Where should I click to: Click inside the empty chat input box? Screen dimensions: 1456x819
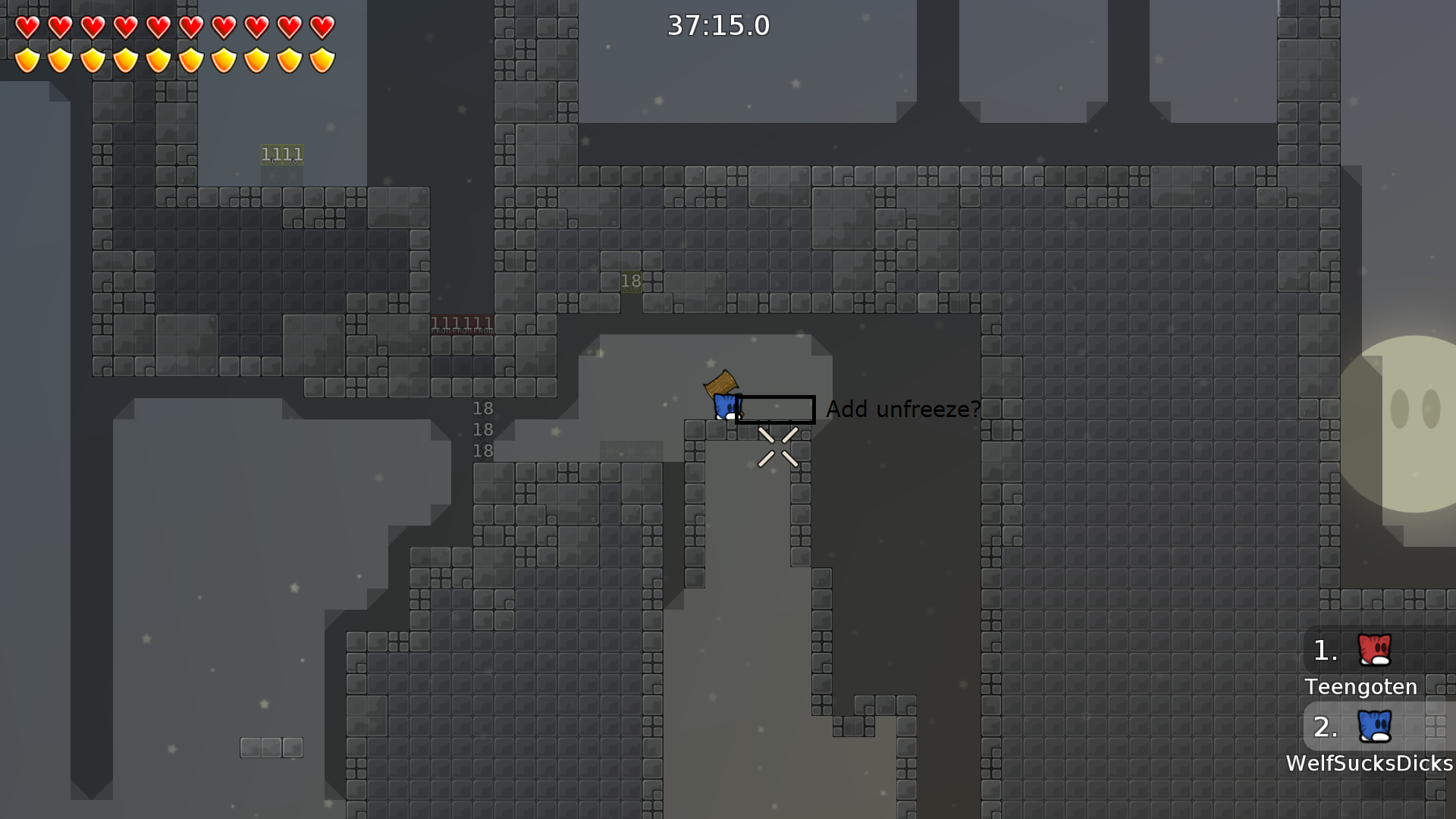pos(776,409)
